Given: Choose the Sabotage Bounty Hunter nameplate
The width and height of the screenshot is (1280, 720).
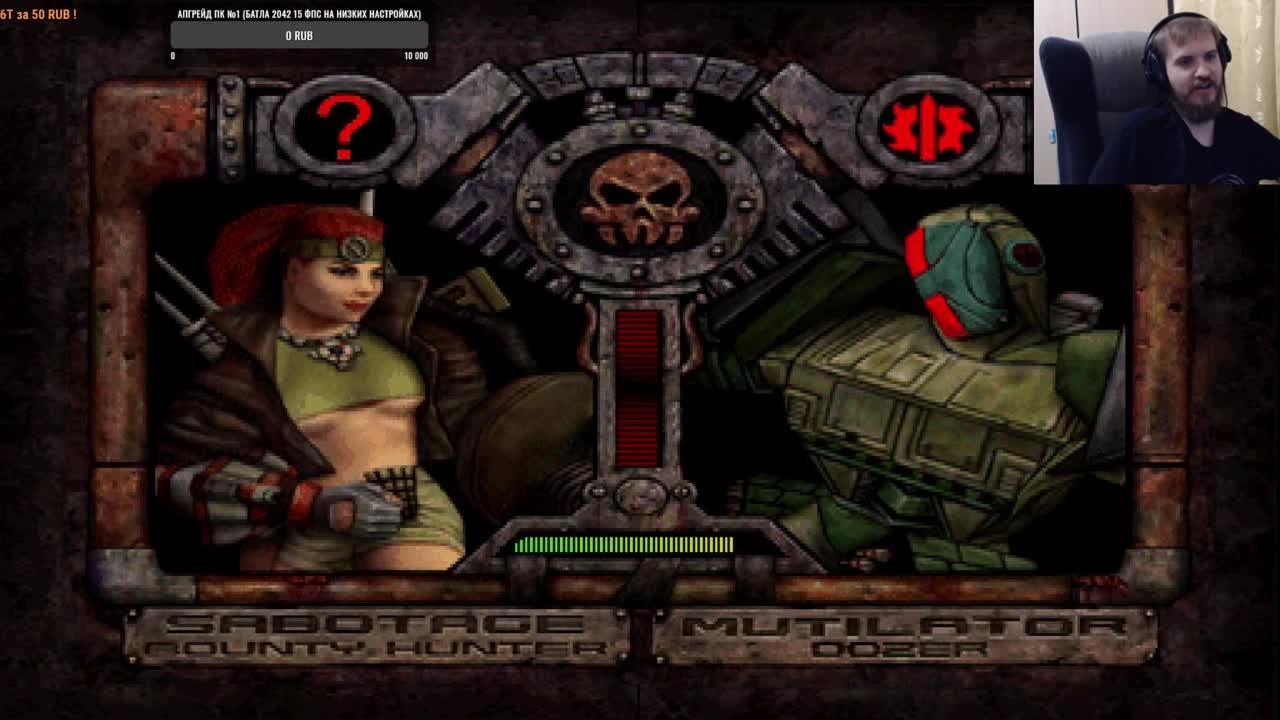Looking at the screenshot, I should click(x=376, y=637).
